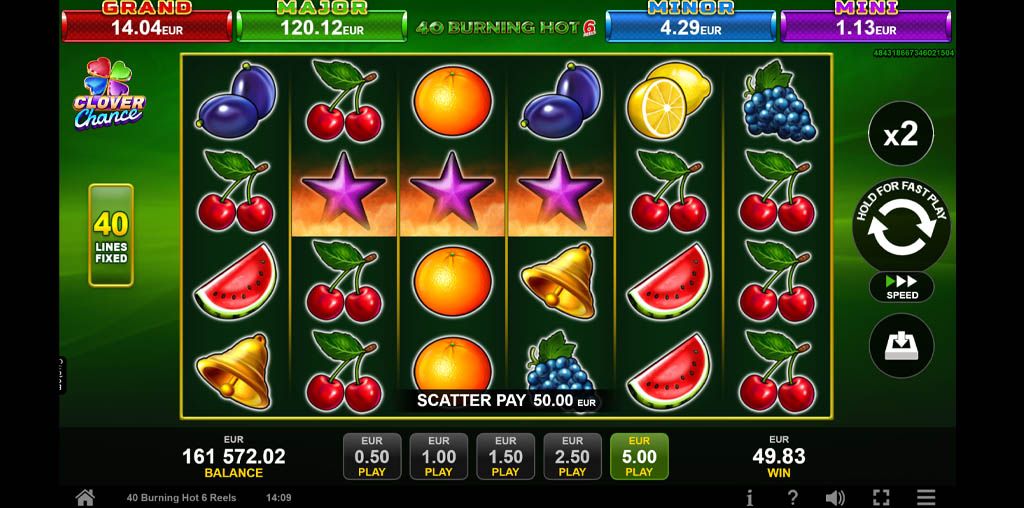Spin the reels with the circular arrows button
The height and width of the screenshot is (508, 1024).
(x=901, y=228)
